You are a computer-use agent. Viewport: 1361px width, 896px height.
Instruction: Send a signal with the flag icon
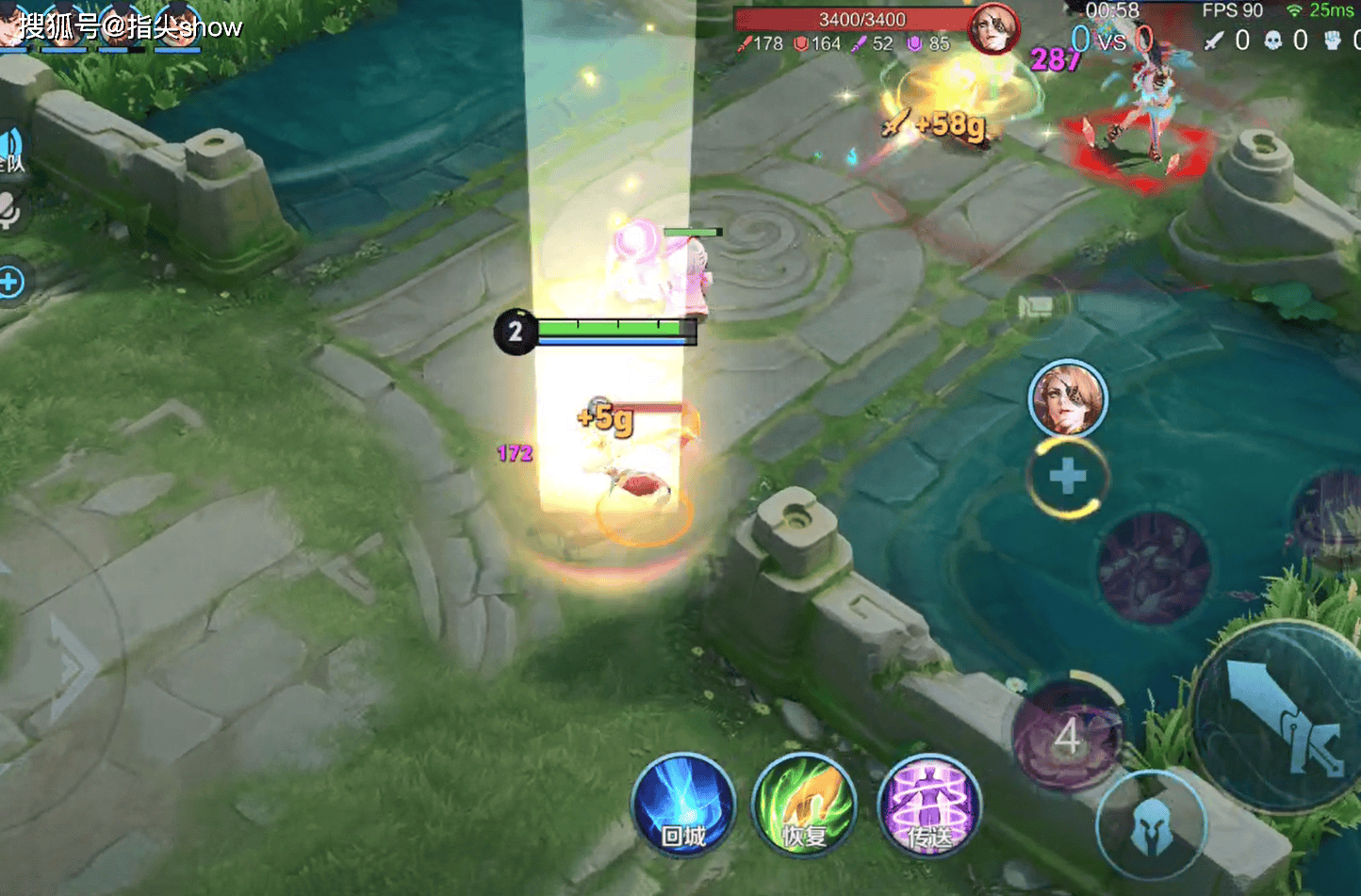click(x=1035, y=307)
